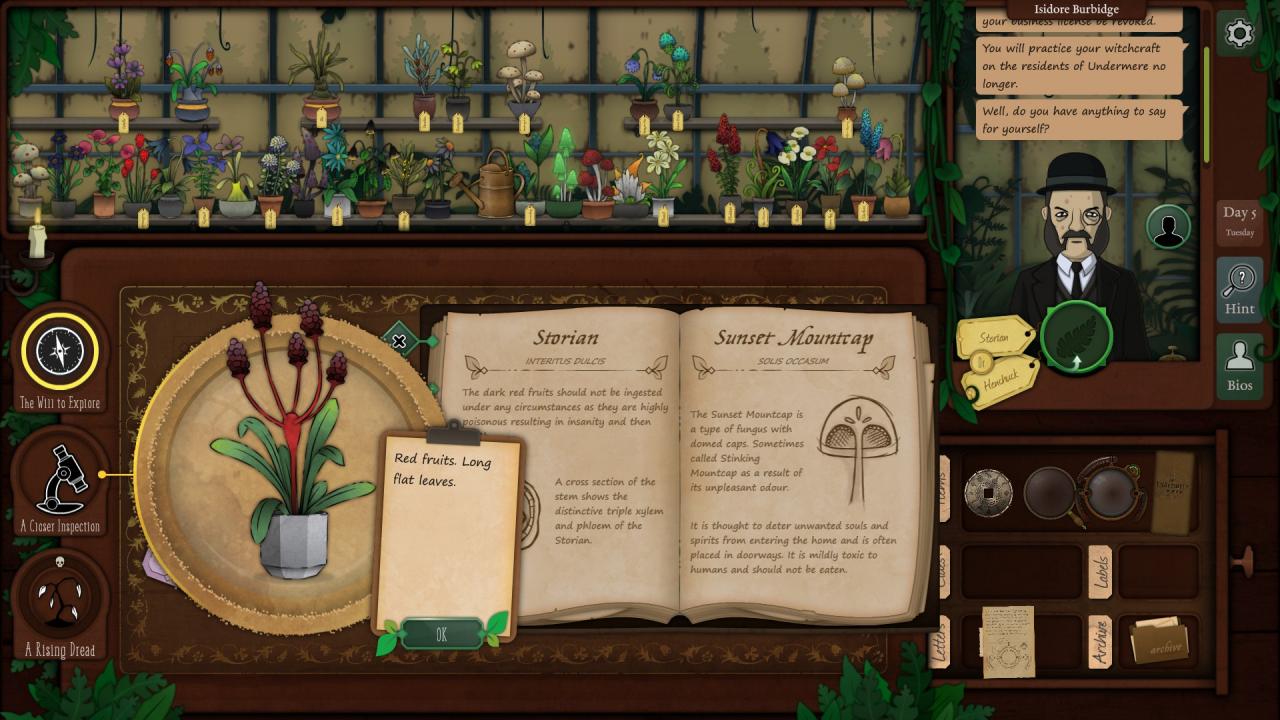Screen dimensions: 1280x720
Task: Pick up the square-holed coin item
Action: [988, 492]
